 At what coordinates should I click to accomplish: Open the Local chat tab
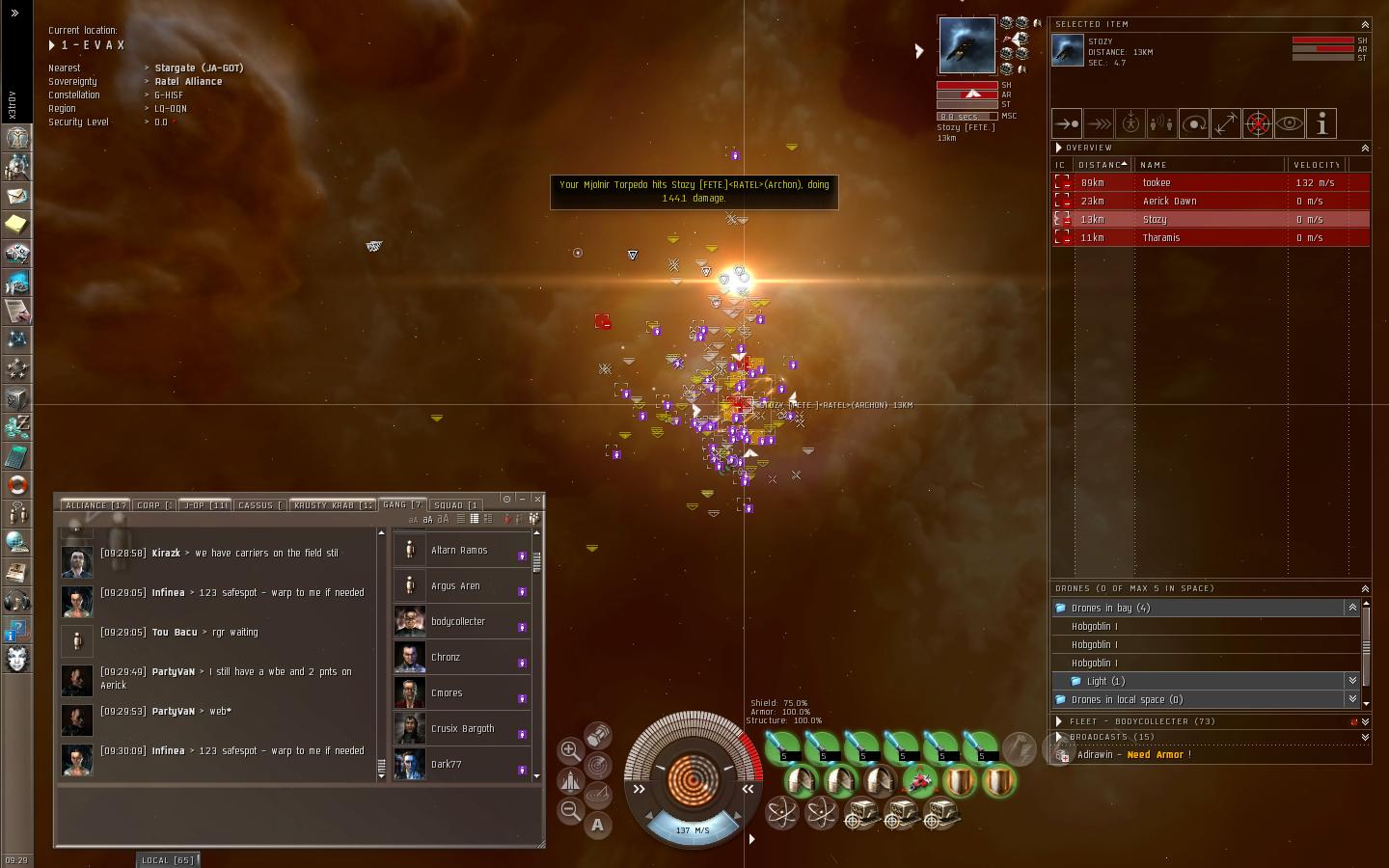[x=167, y=859]
